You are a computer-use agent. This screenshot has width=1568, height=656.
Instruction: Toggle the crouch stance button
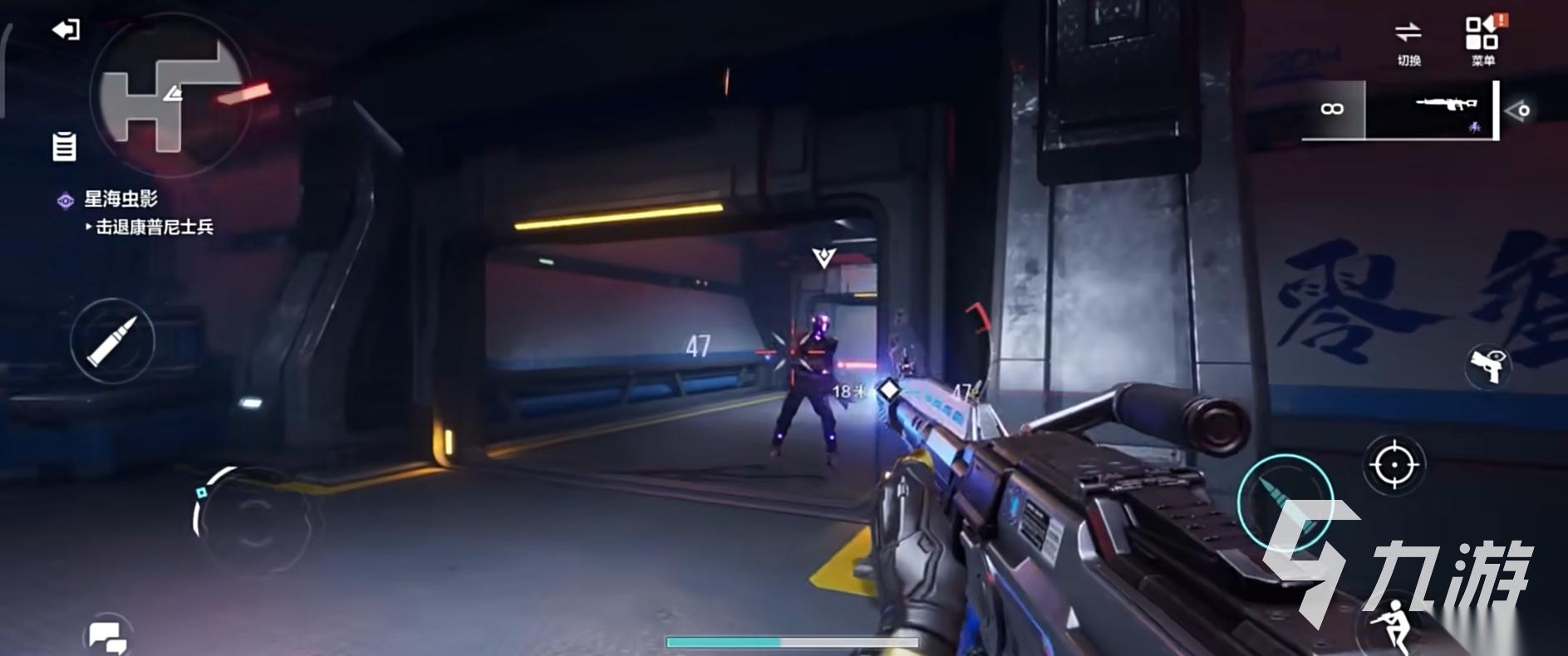click(x=1390, y=629)
